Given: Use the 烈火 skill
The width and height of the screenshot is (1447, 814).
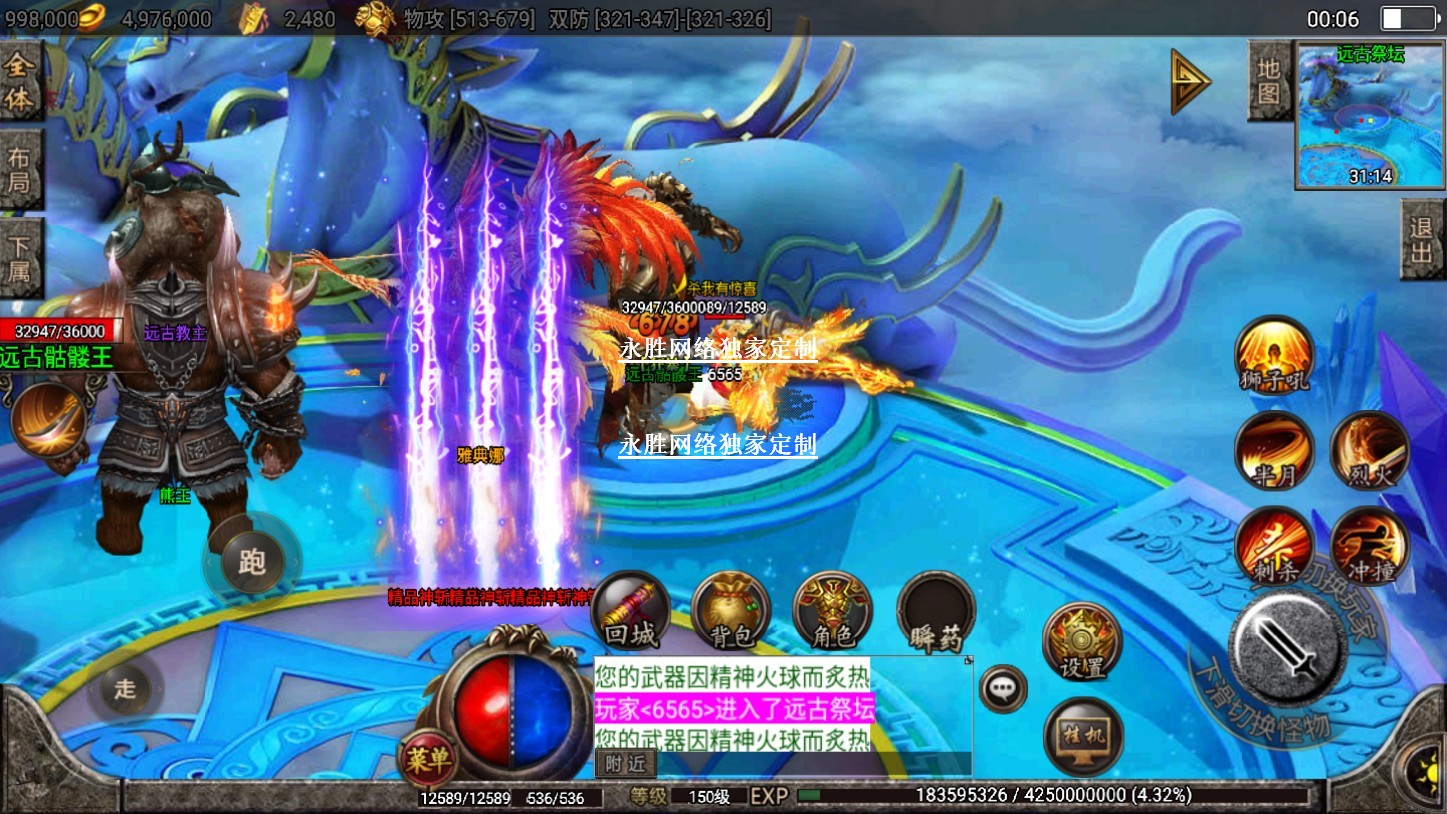Looking at the screenshot, I should point(1369,450).
